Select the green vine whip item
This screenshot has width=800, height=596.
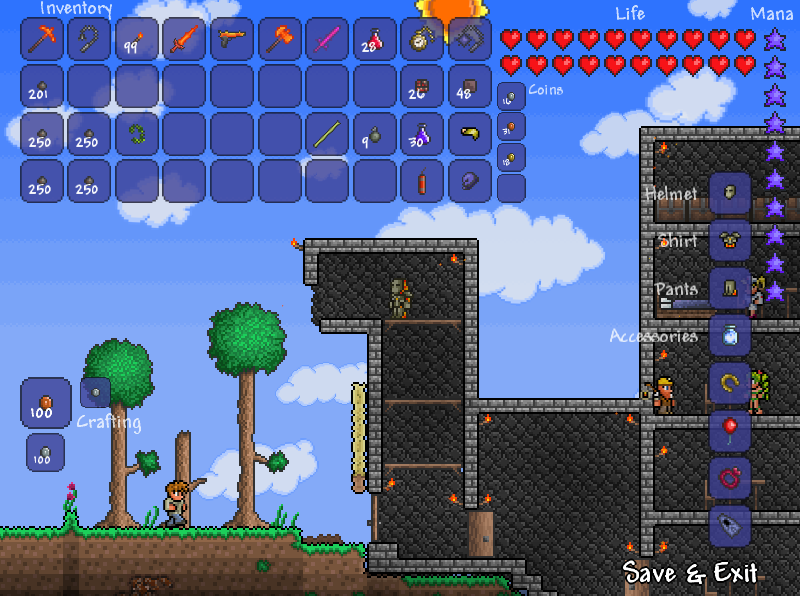coord(138,134)
